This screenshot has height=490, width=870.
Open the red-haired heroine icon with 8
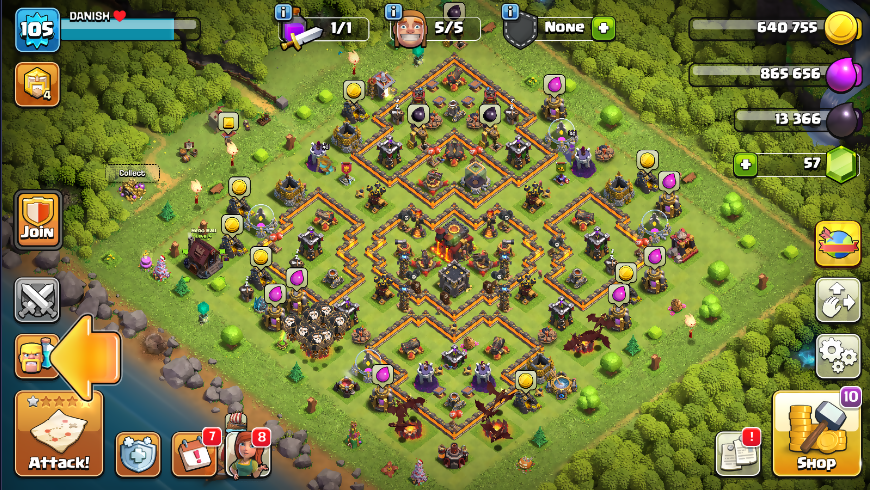(246, 453)
